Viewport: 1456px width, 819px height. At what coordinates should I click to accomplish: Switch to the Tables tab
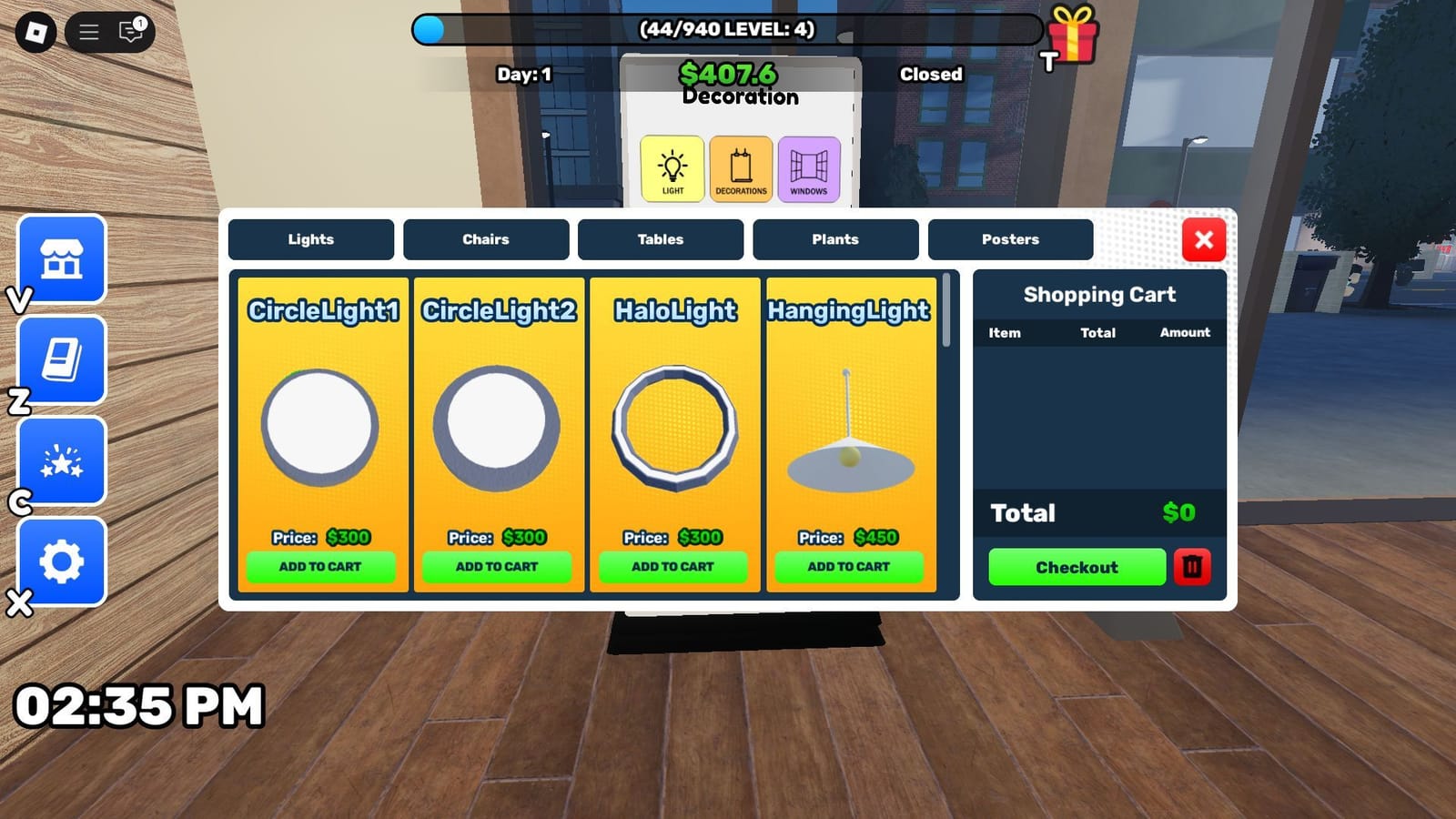pos(660,239)
